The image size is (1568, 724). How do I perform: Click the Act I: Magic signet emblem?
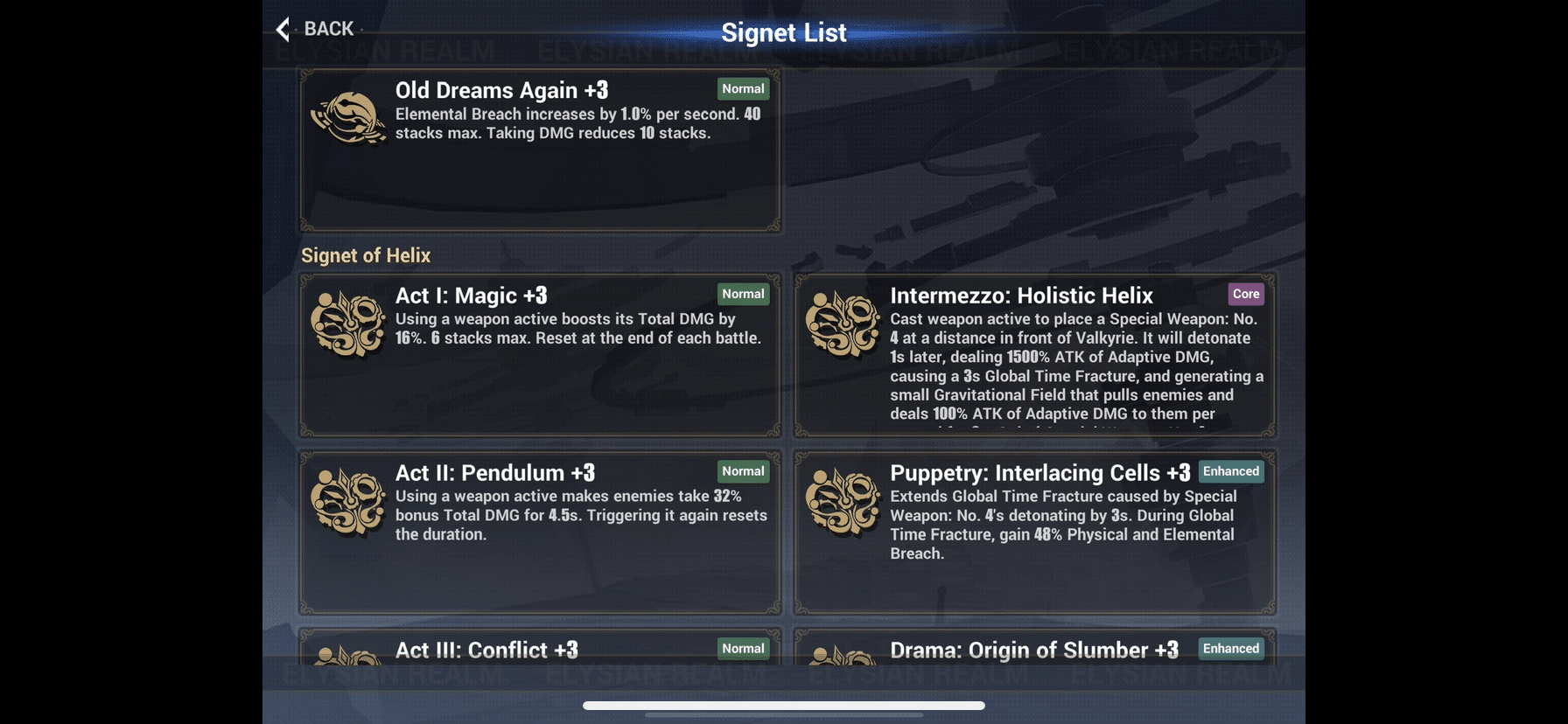tap(348, 324)
